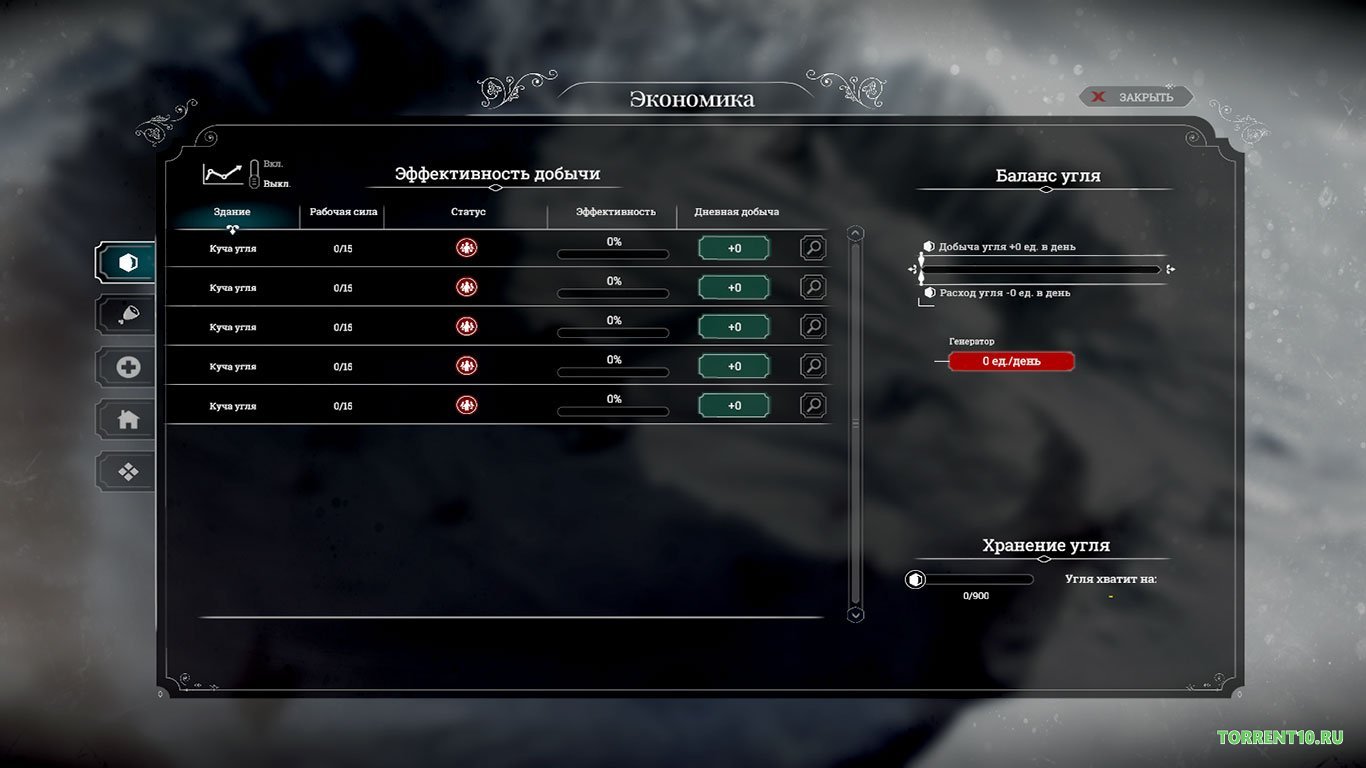1366x768 pixels.
Task: Click the coal icon beside the storage bar
Action: 915,579
